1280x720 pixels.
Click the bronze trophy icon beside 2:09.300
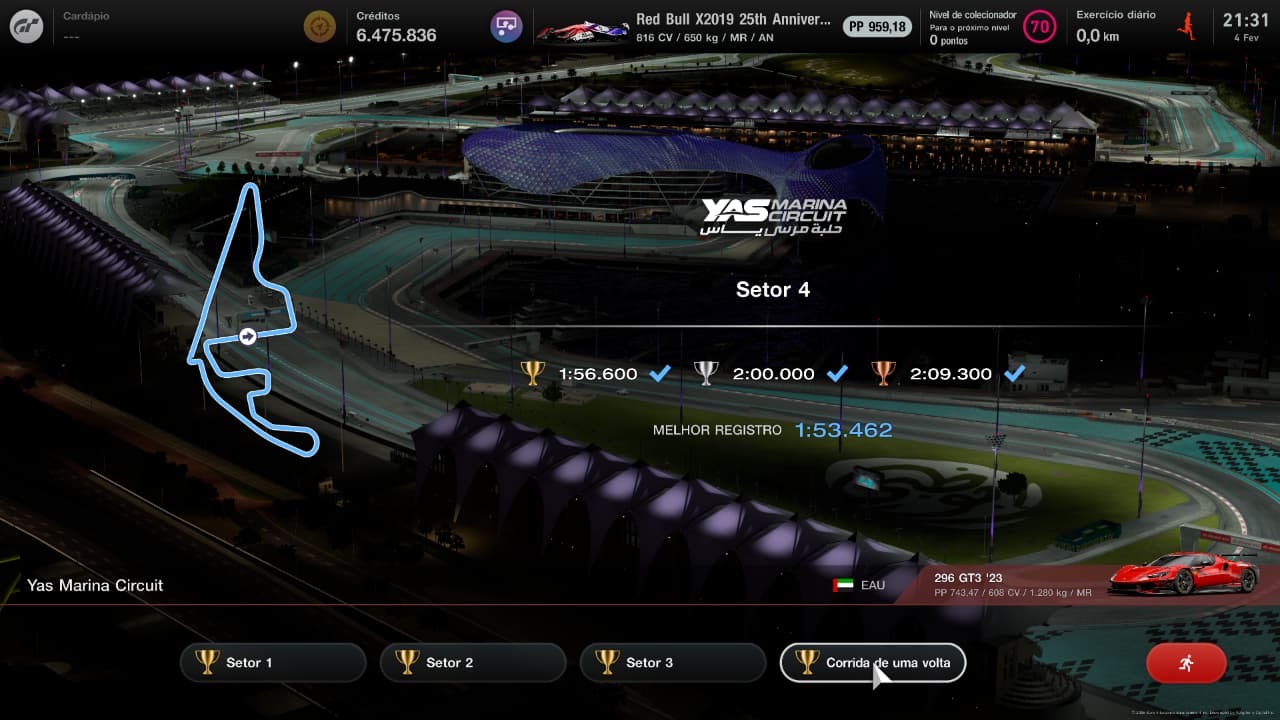[x=884, y=373]
